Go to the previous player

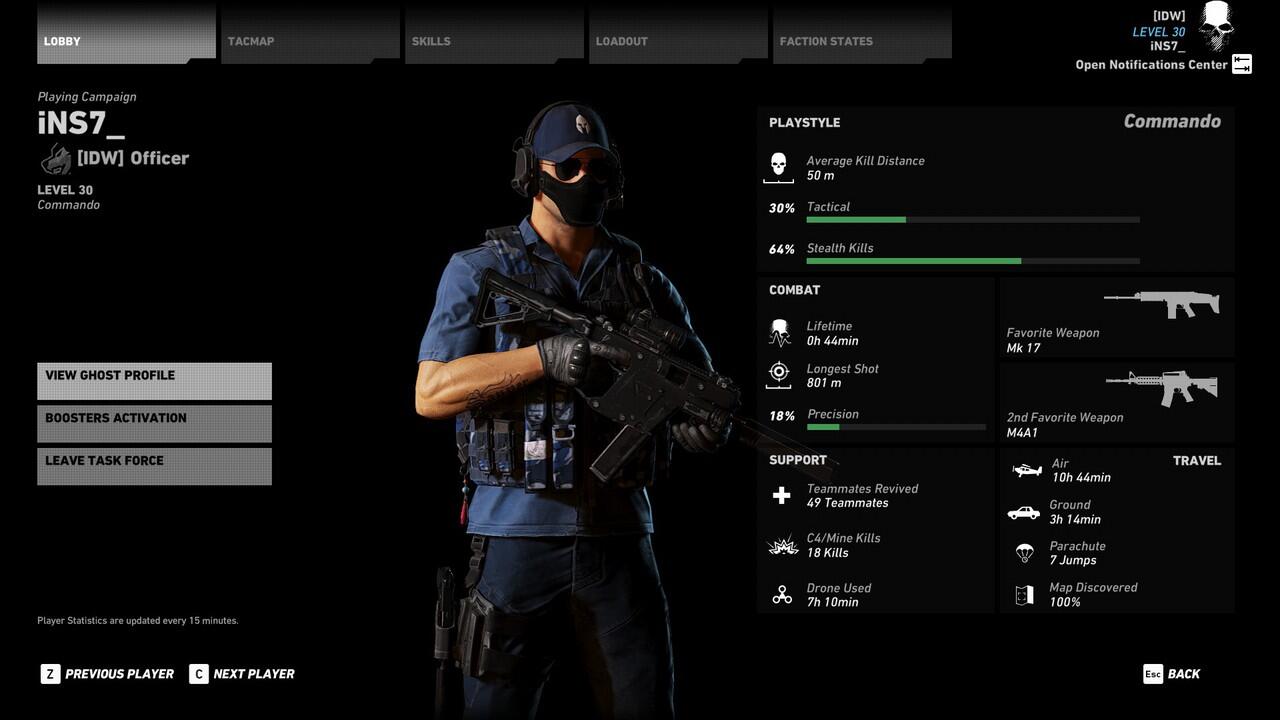pos(108,674)
